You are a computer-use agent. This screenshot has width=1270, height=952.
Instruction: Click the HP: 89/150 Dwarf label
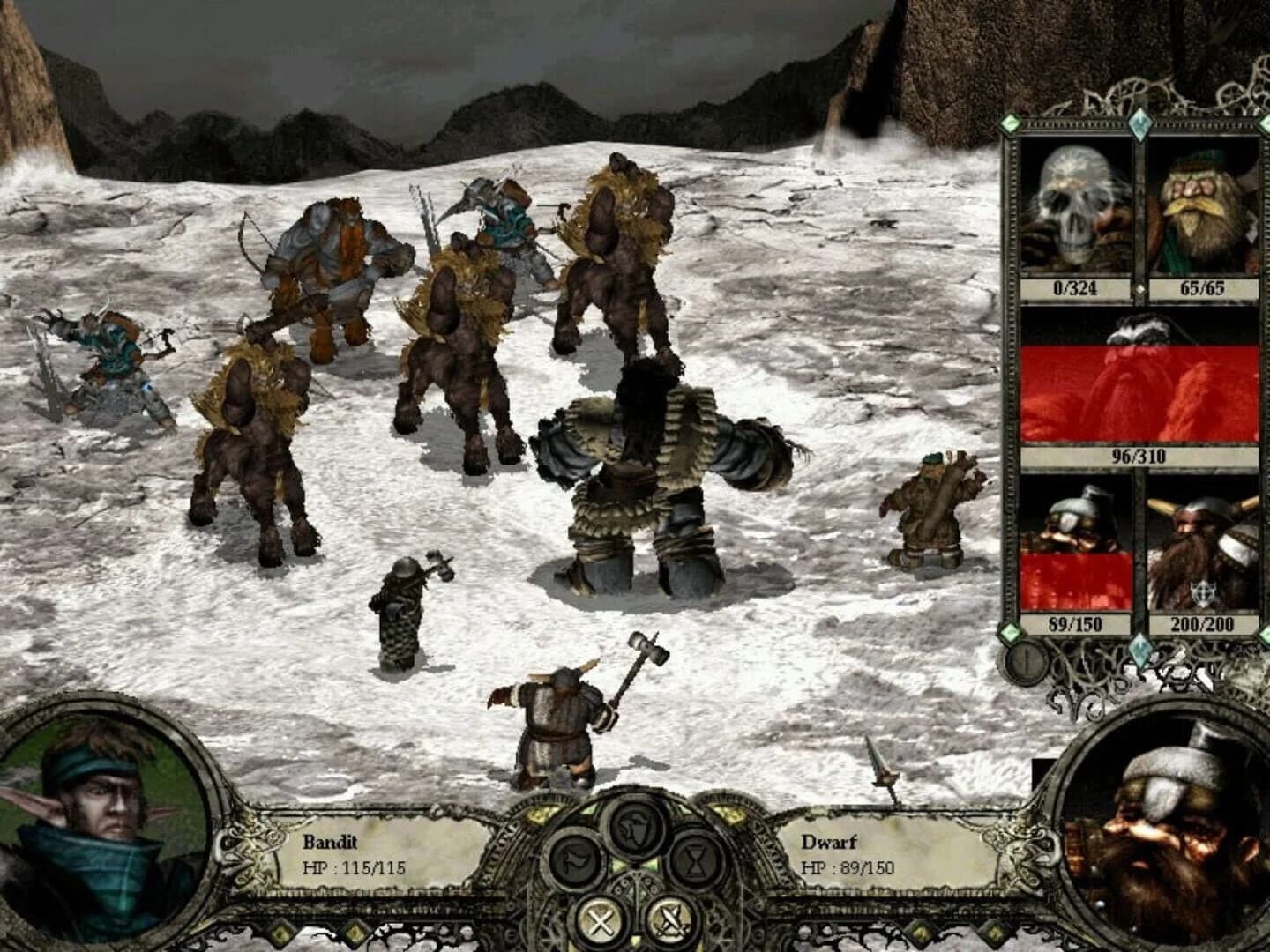tap(851, 868)
